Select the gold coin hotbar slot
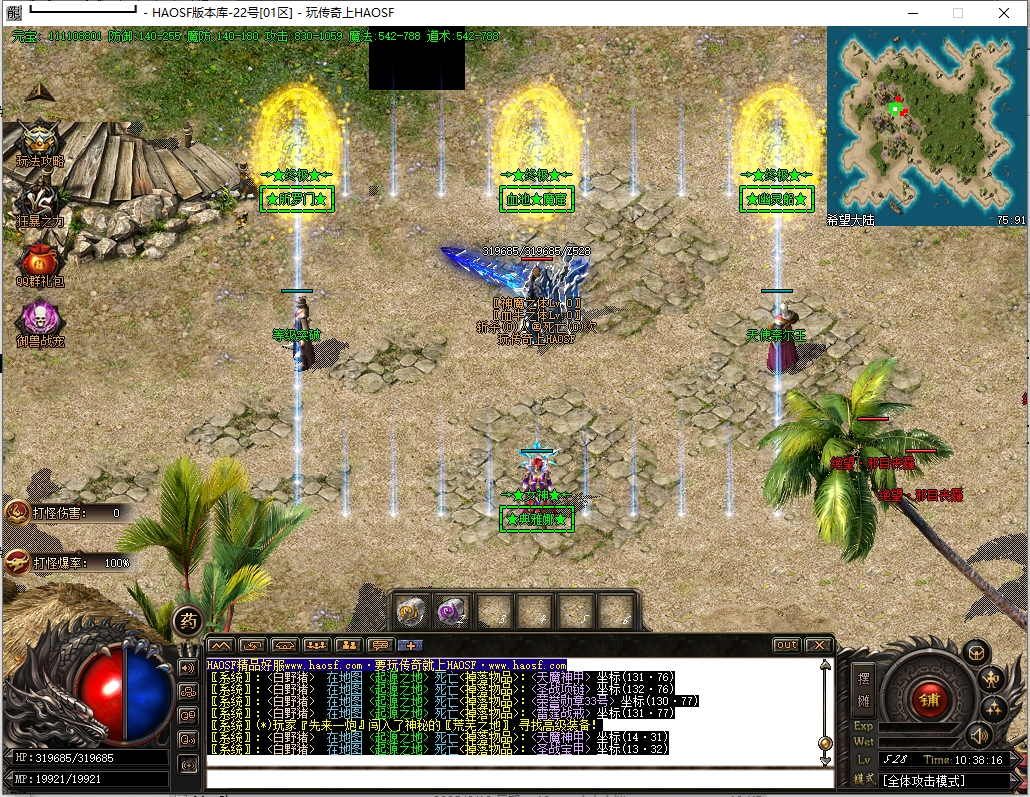The height and width of the screenshot is (797, 1030). pos(413,610)
